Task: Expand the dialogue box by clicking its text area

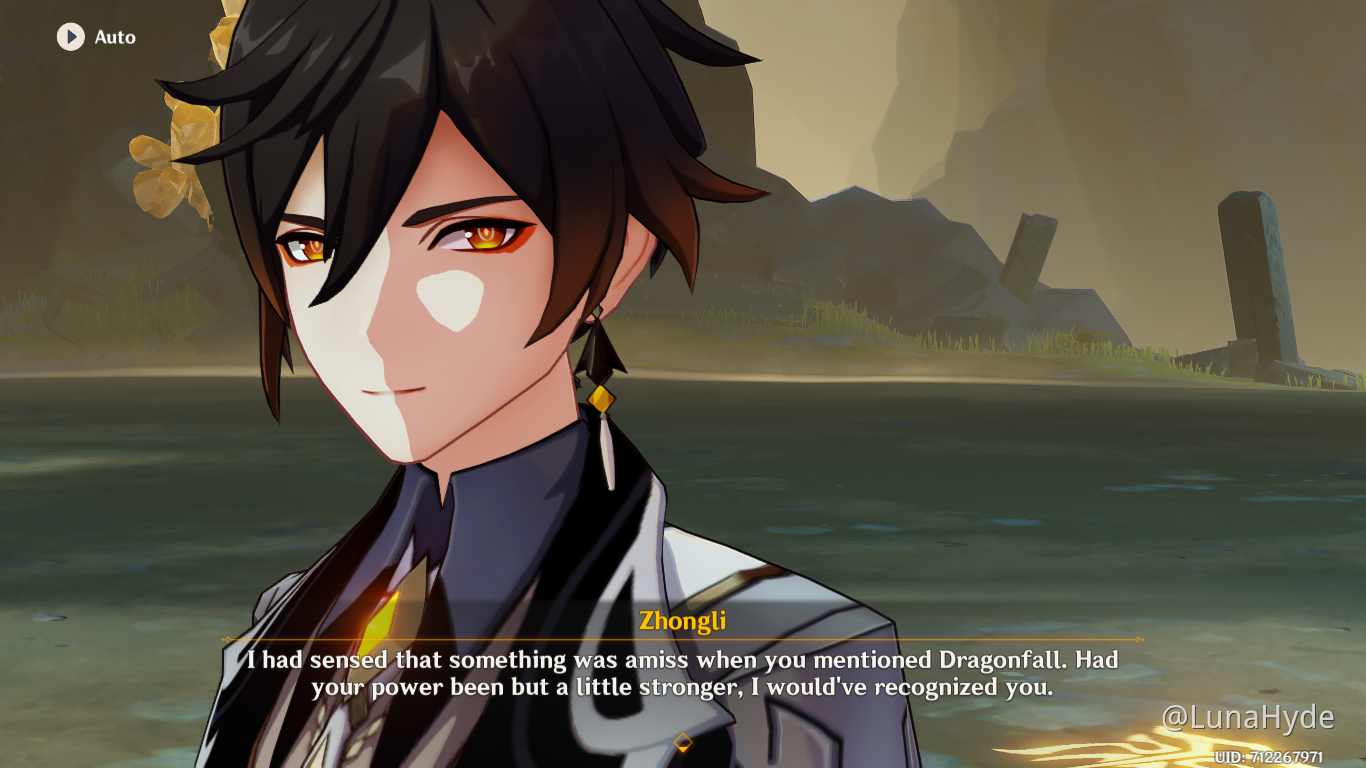Action: click(x=683, y=672)
